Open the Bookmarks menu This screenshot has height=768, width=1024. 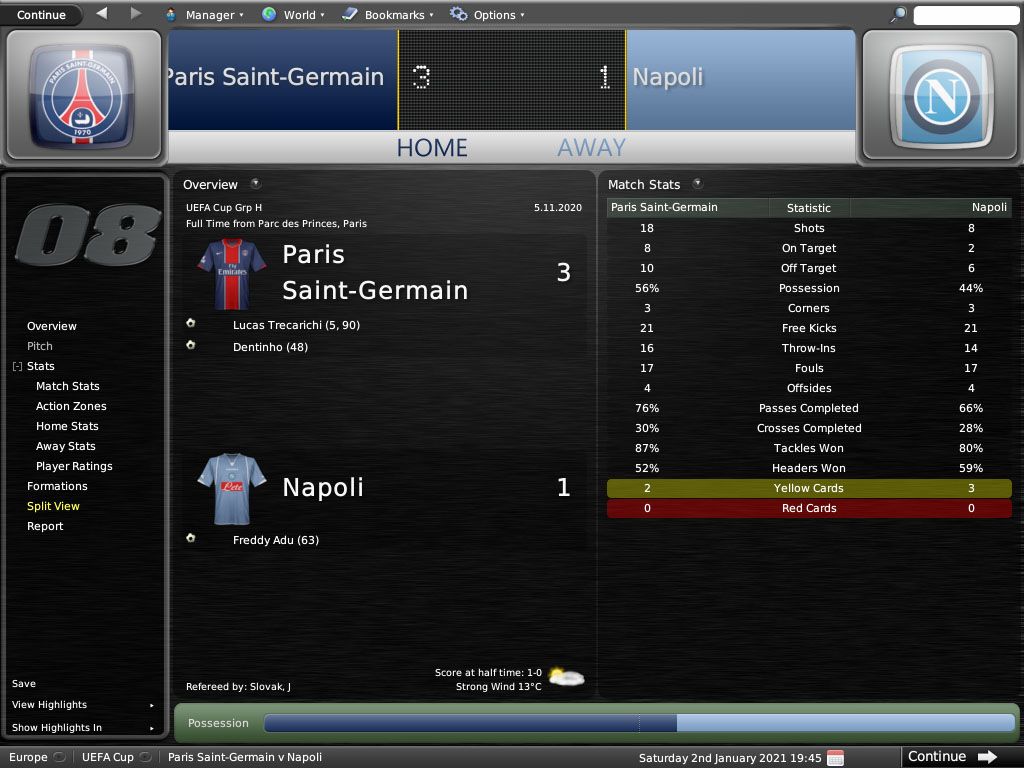click(x=387, y=15)
